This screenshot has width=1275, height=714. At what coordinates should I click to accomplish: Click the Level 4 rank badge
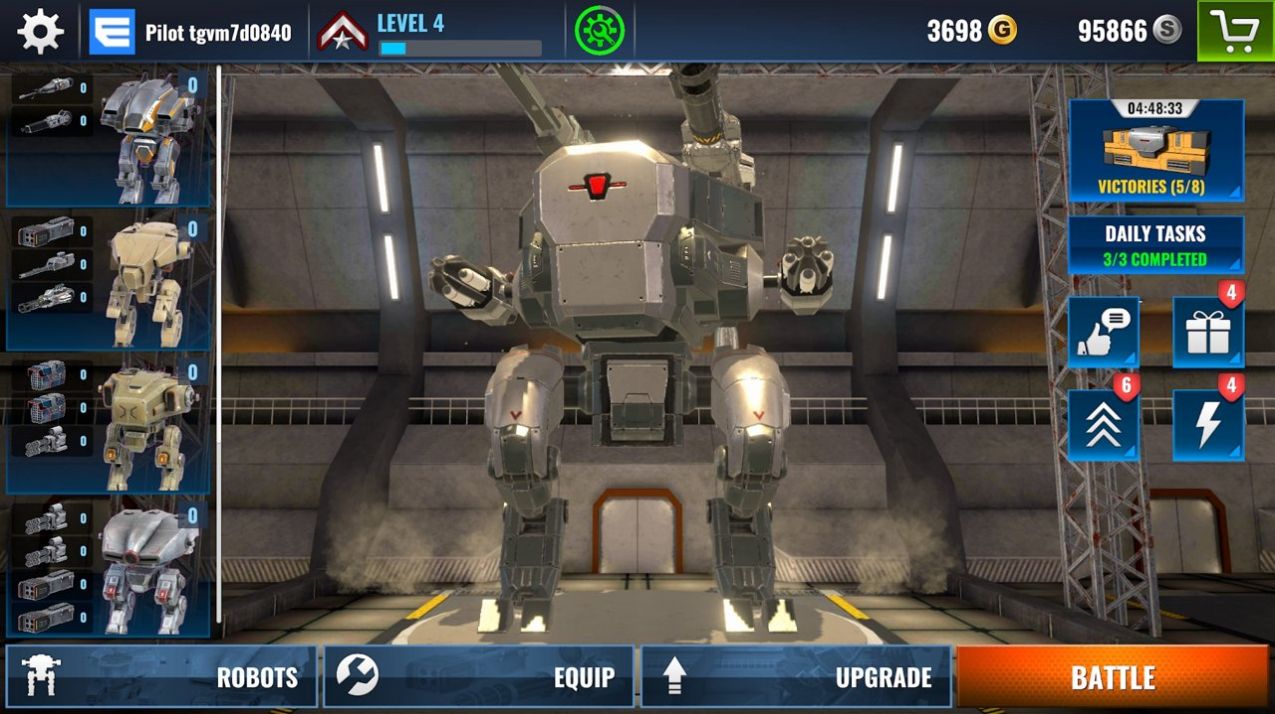coord(343,32)
